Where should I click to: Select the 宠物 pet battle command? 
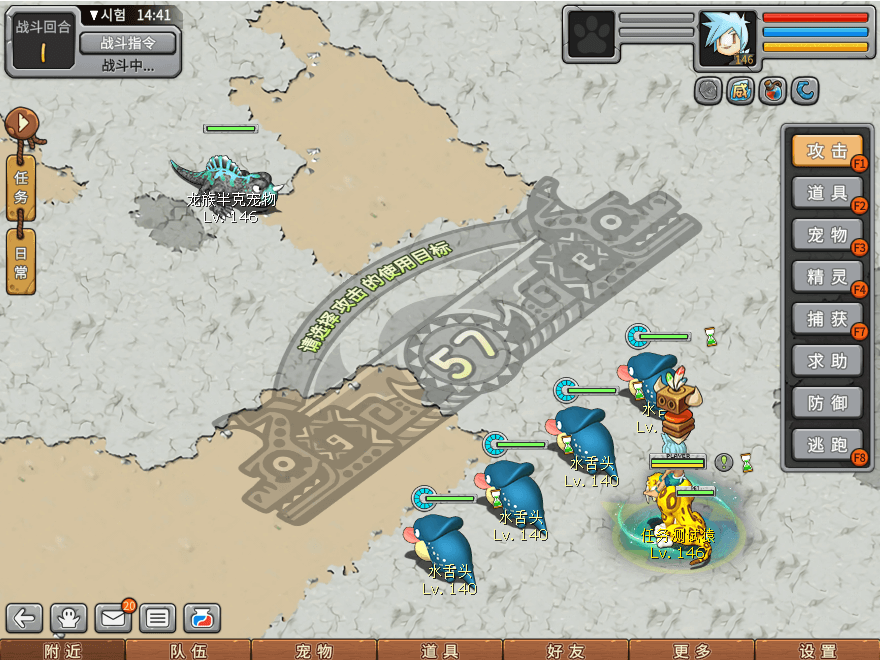(x=827, y=235)
